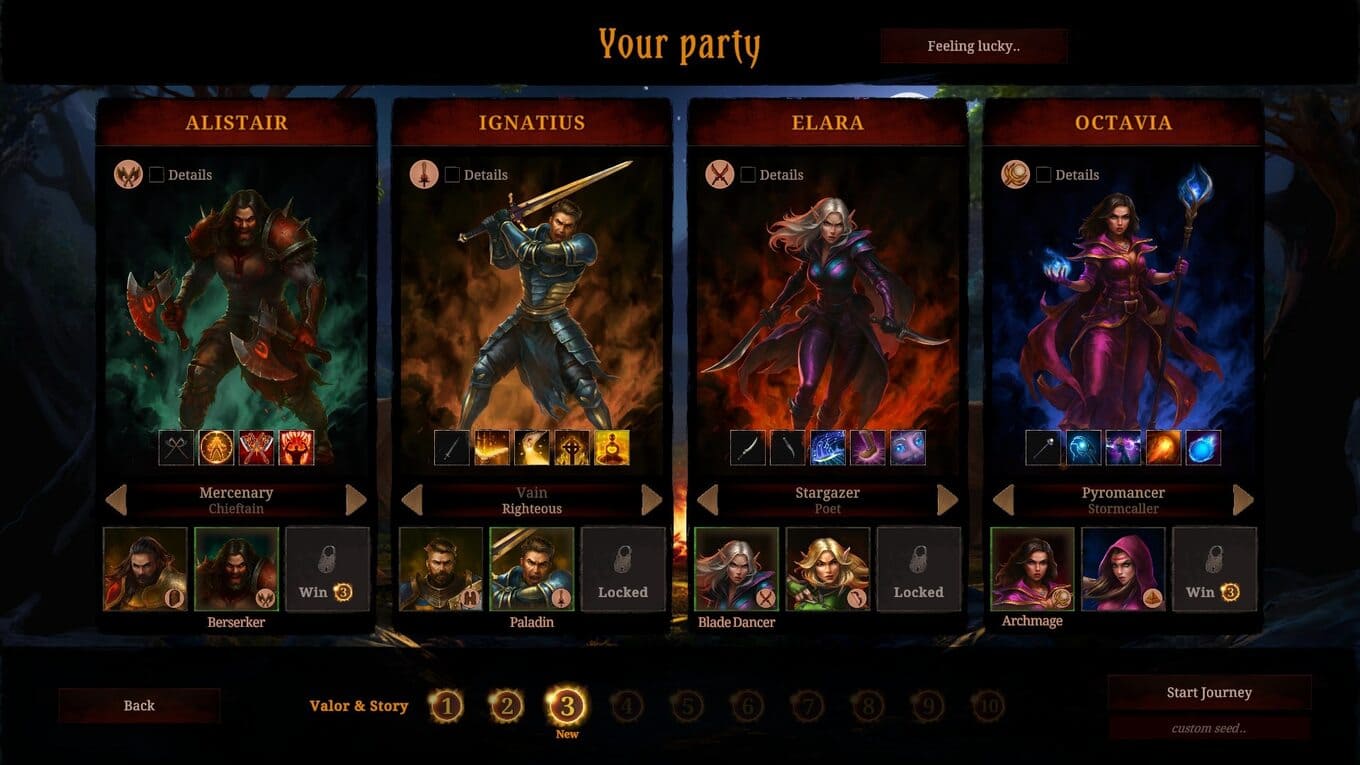Advance Elara's Stargazer trait with right arrow
This screenshot has width=1360, height=765.
point(947,499)
